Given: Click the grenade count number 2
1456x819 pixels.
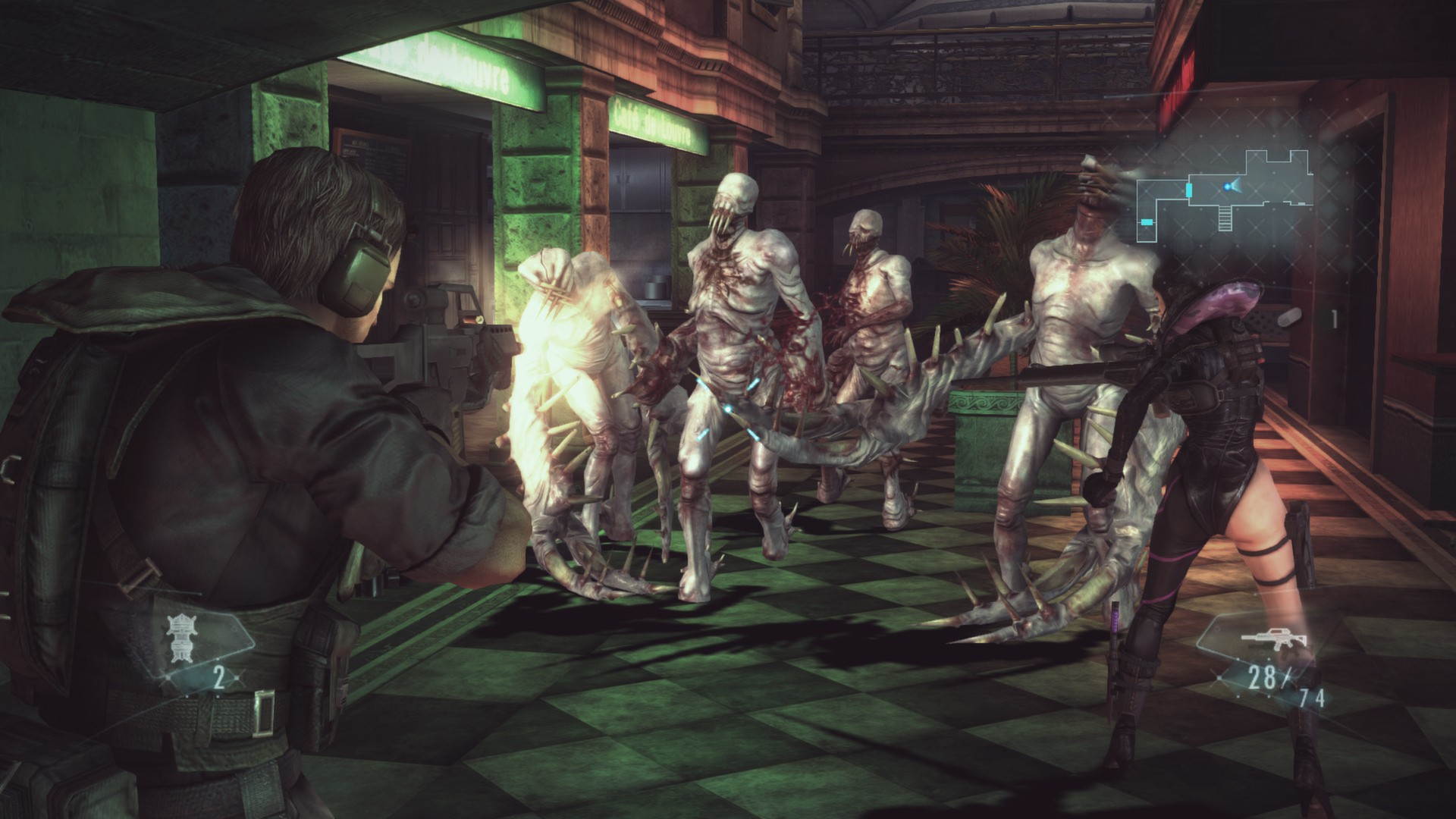Looking at the screenshot, I should (218, 677).
